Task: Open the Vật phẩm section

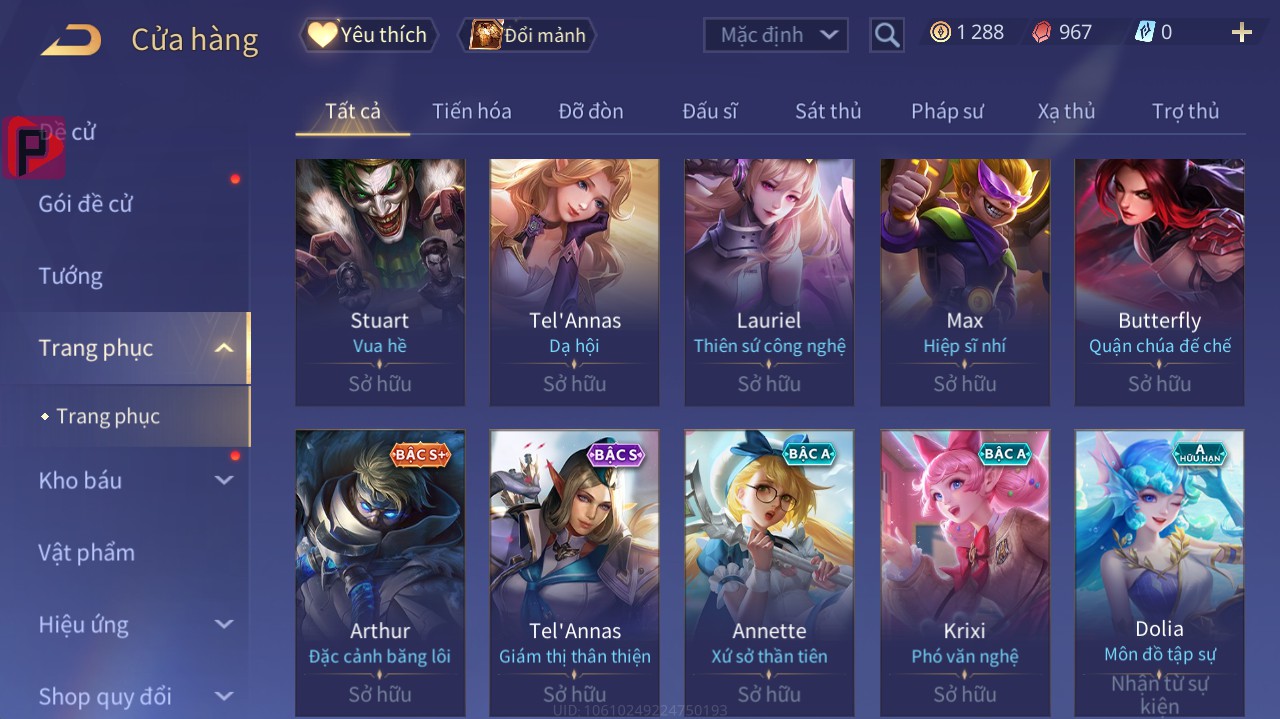Action: point(87,553)
